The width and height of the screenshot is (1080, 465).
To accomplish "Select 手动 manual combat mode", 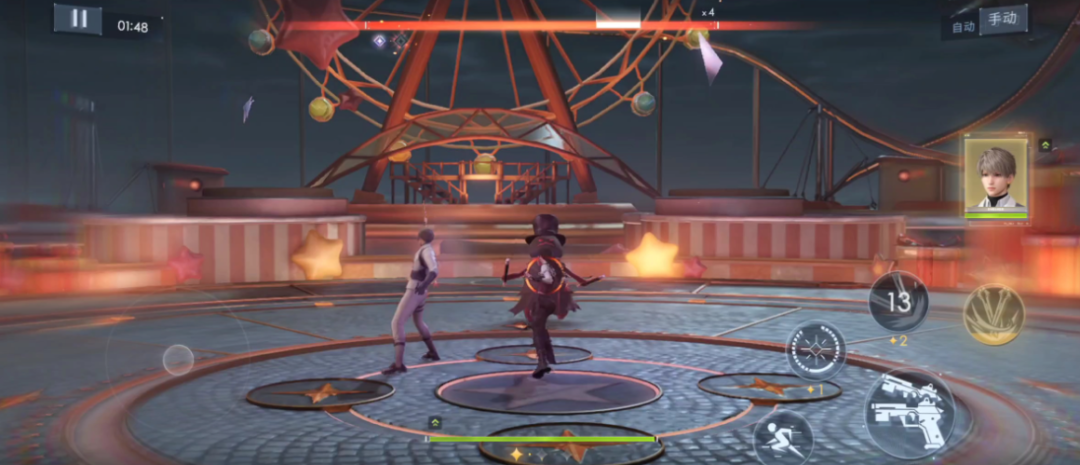I will click(1002, 20).
